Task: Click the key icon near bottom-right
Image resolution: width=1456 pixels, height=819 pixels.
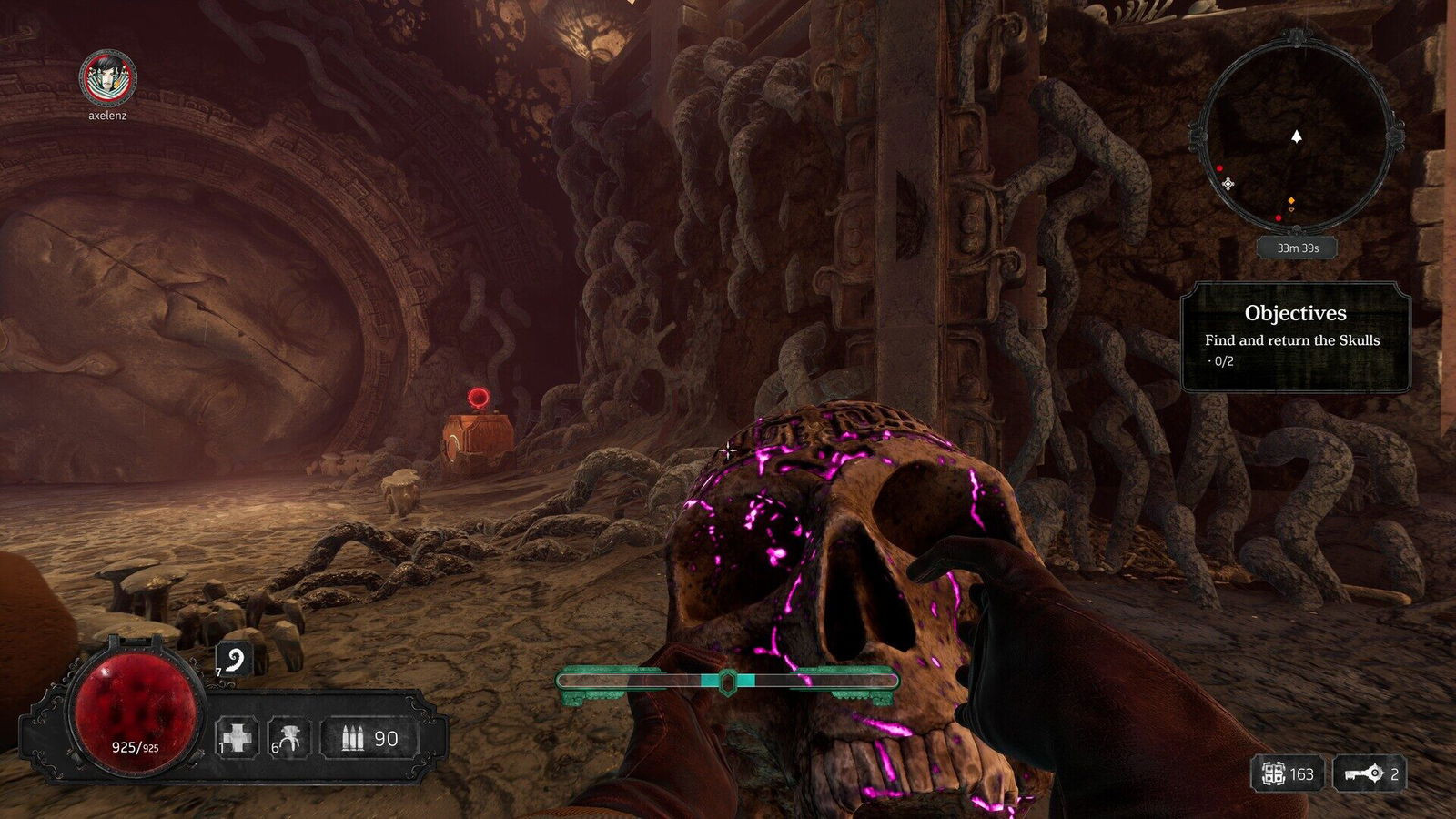Action: 1364,774
